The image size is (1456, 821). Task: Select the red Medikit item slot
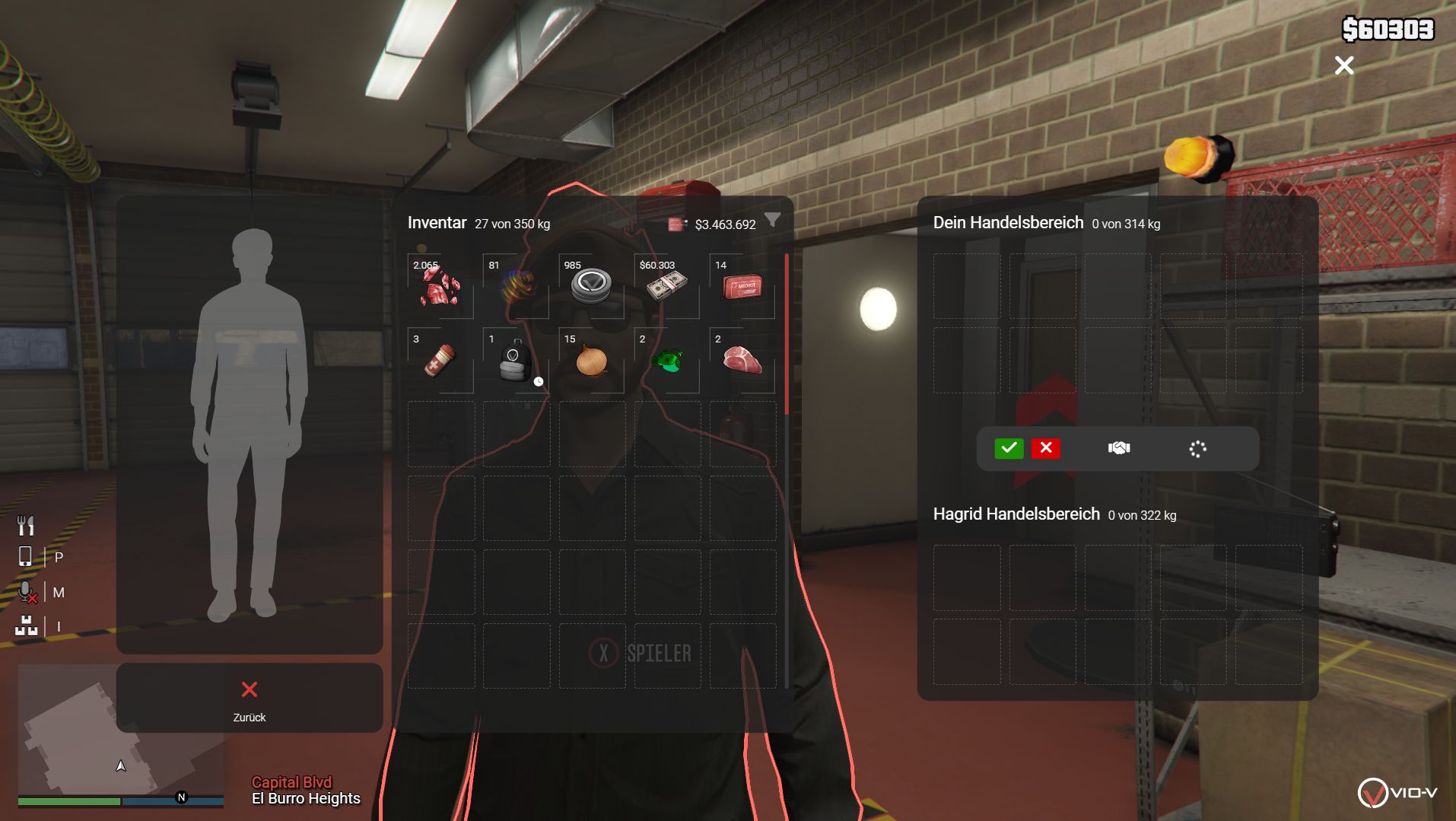point(742,286)
